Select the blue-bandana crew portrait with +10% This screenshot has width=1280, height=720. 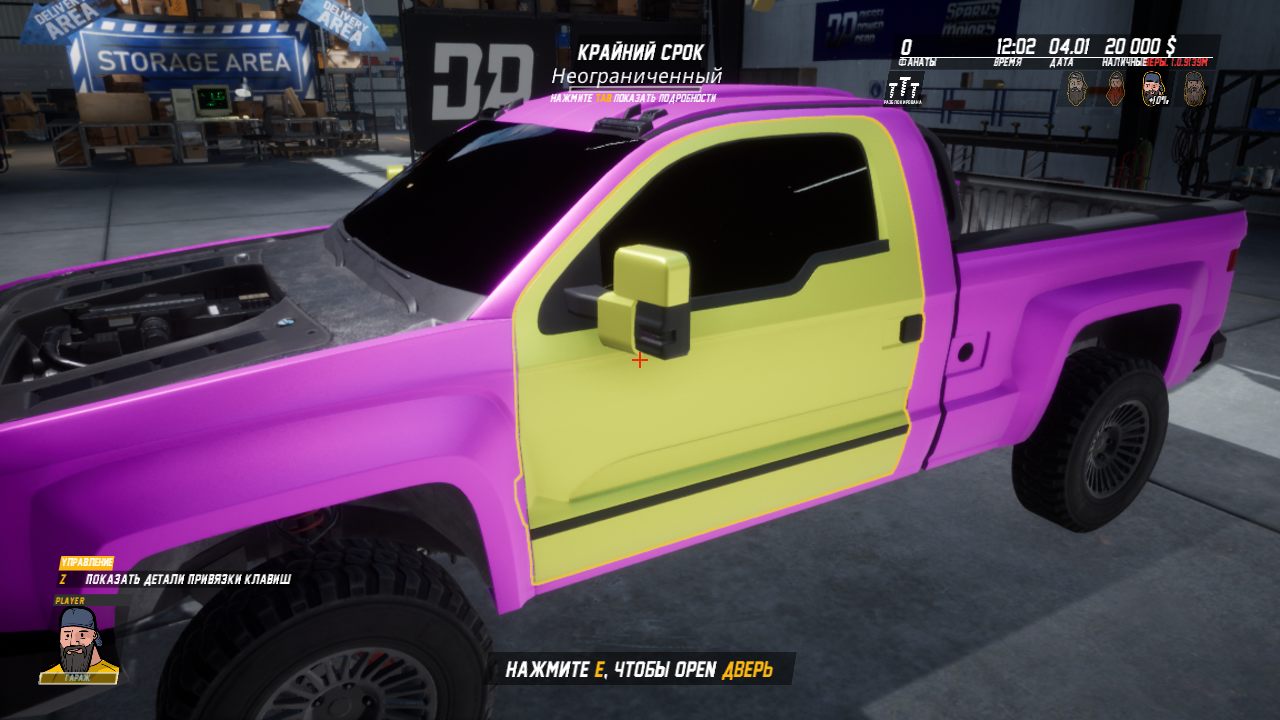coord(1154,88)
